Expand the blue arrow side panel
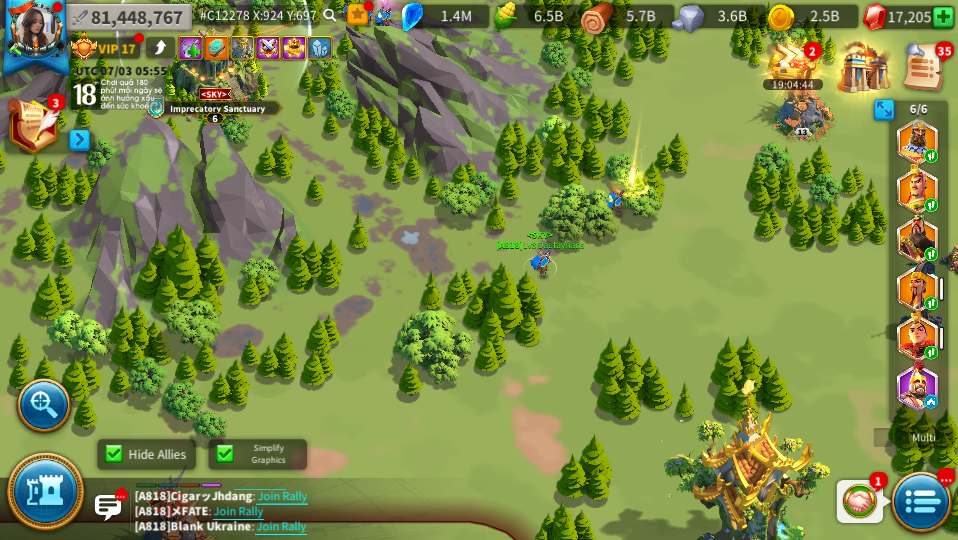Viewport: 958px width, 540px height. coord(79,140)
